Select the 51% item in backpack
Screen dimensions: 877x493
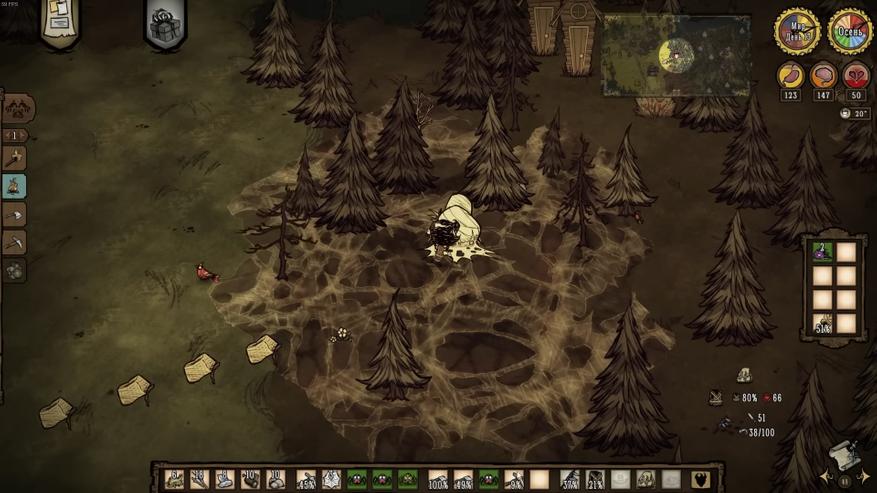click(x=822, y=323)
